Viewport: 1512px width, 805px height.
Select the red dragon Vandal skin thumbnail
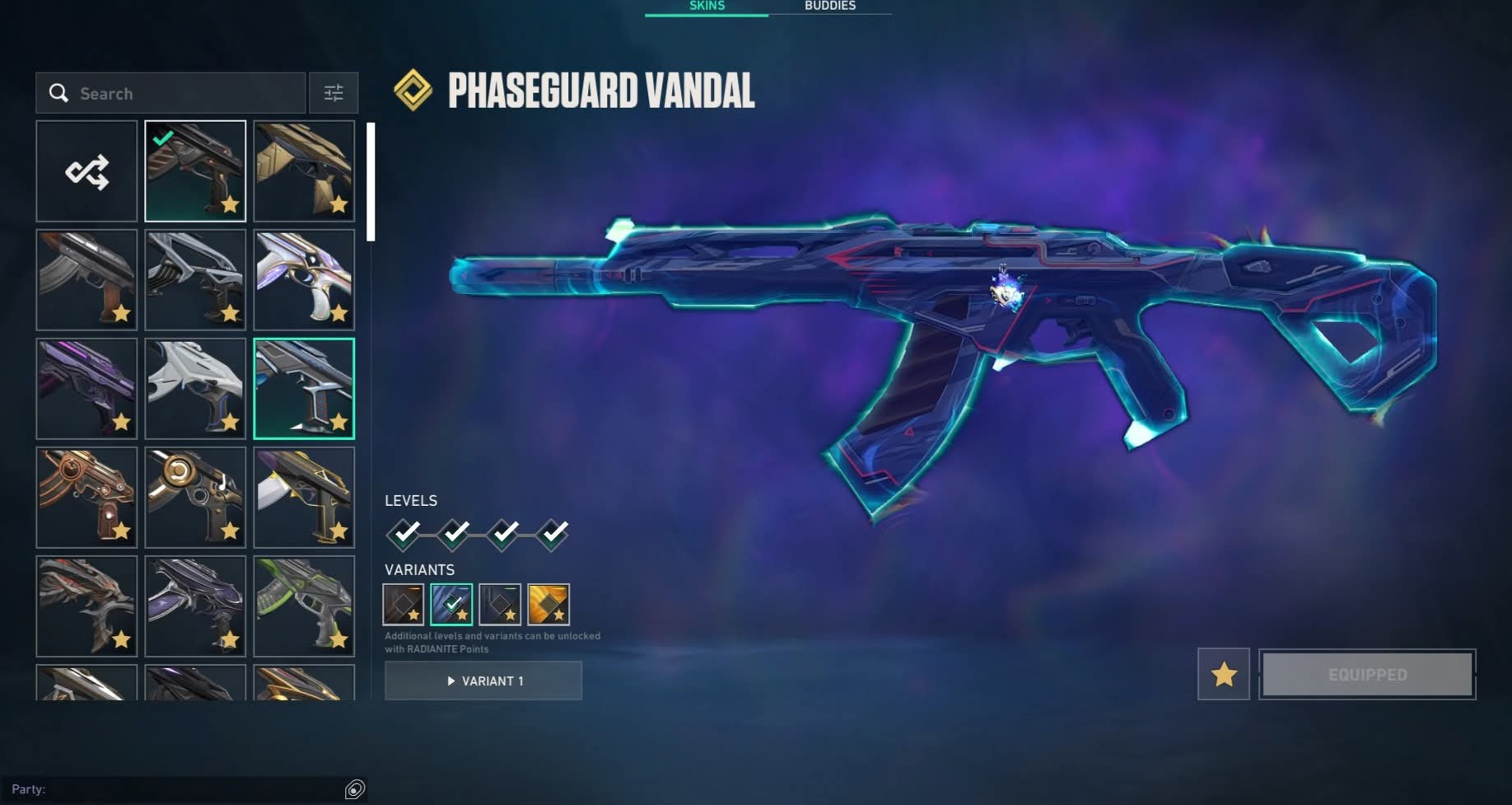tap(86, 606)
